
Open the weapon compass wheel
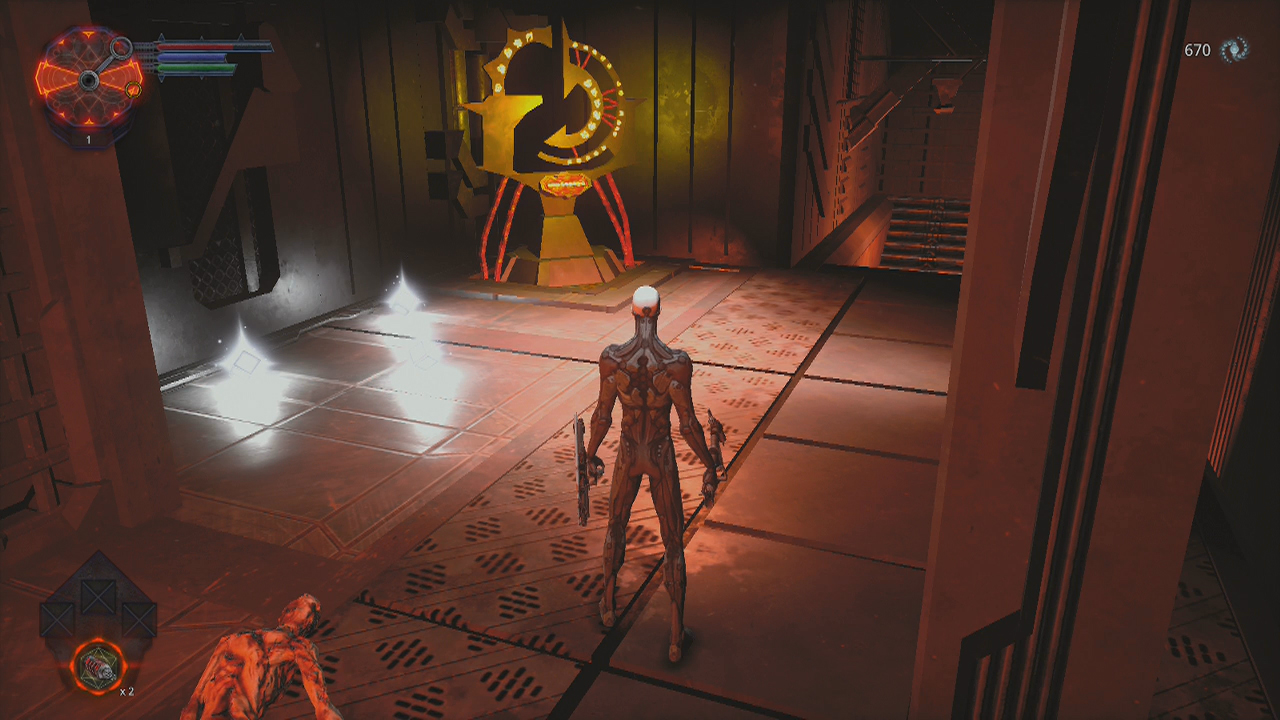tap(90, 80)
